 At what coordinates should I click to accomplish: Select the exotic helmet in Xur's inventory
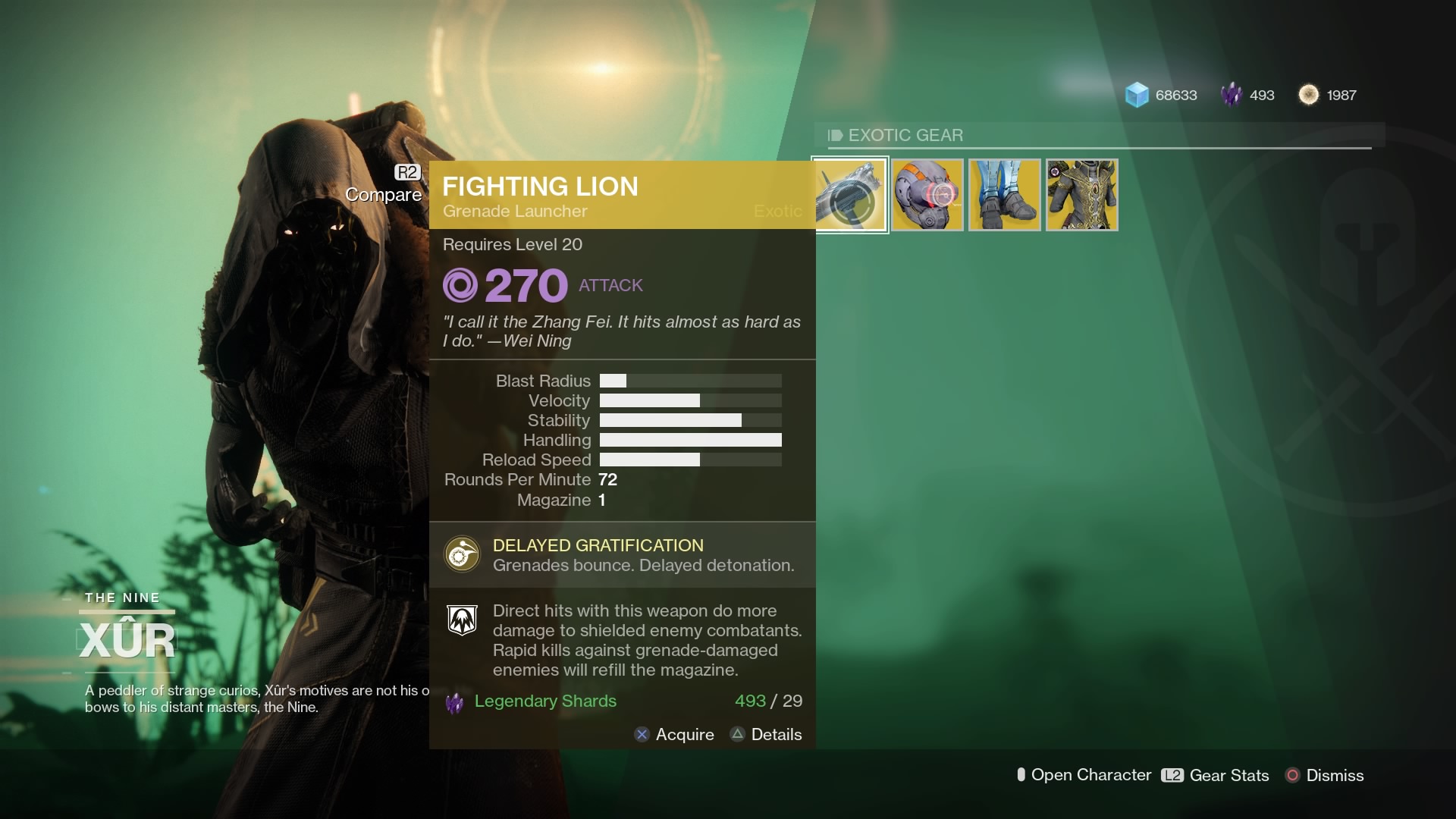pyautogui.click(x=927, y=195)
